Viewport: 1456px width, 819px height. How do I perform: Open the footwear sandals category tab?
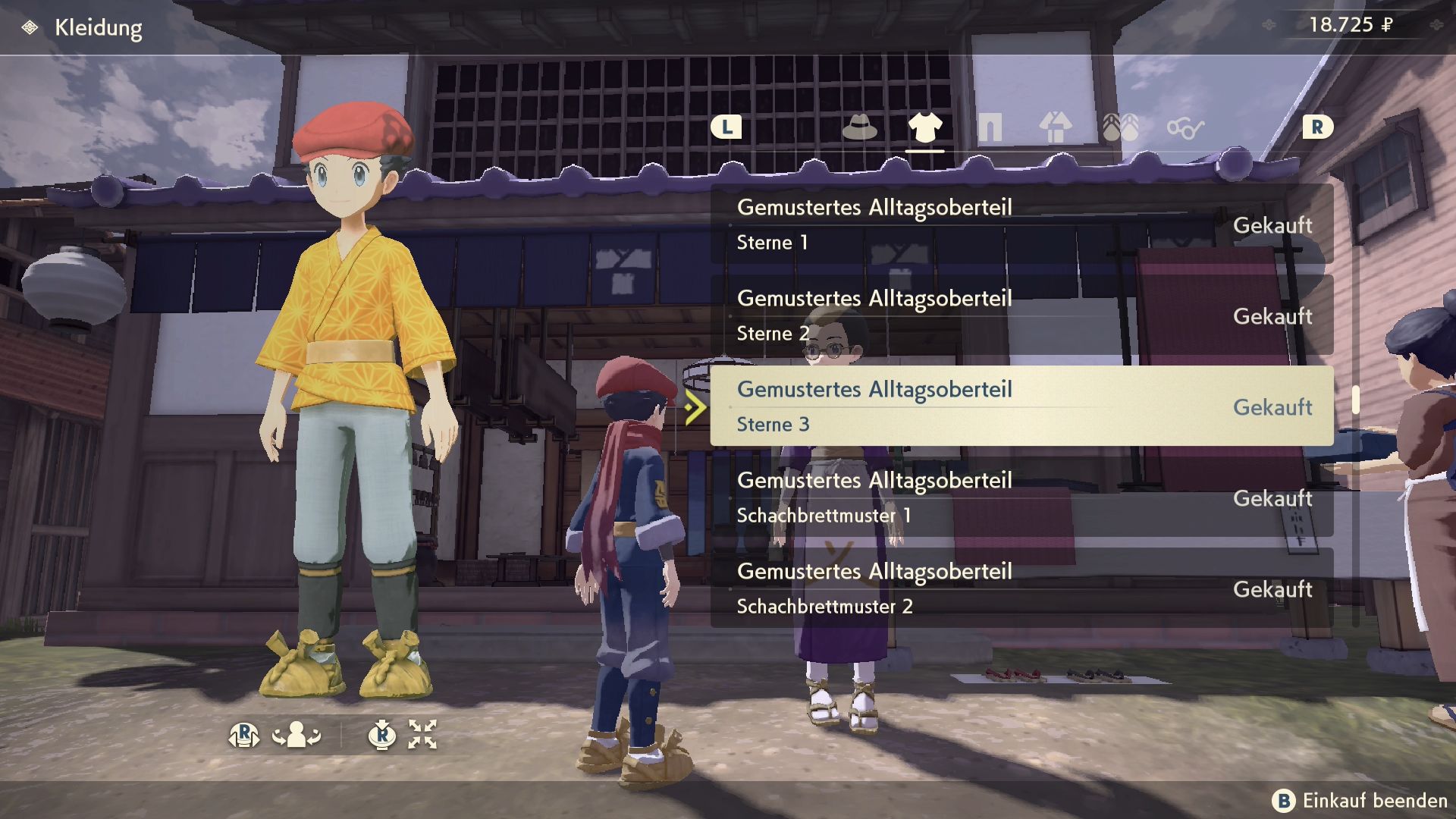[1120, 127]
